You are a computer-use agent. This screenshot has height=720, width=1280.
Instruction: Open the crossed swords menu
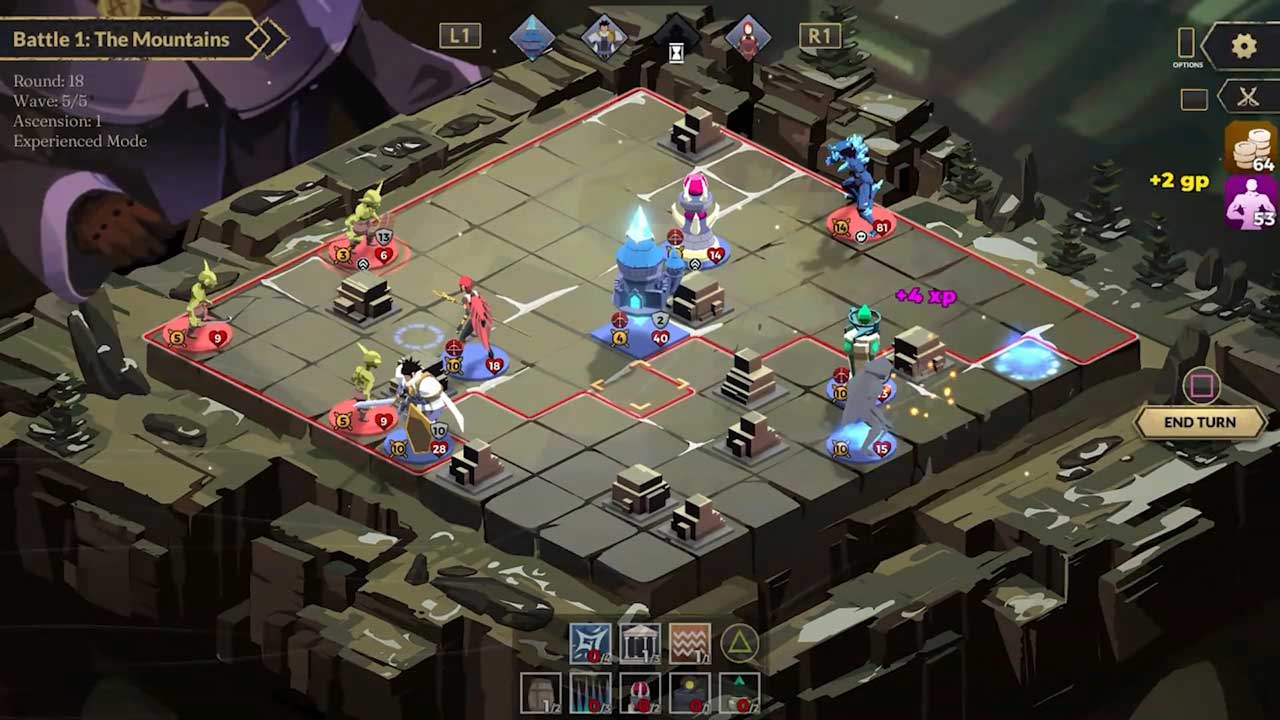1247,97
